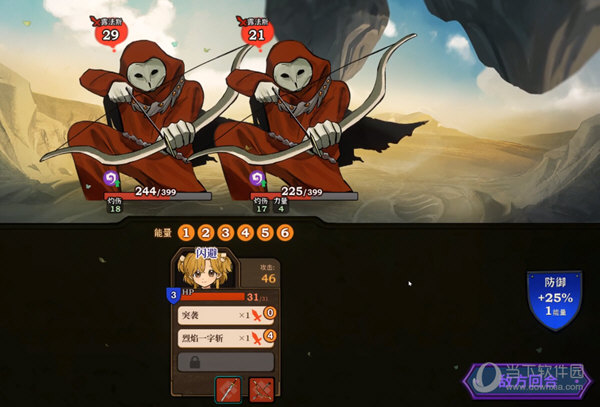Switch to the crossed swords stance icon
This screenshot has width=600, height=407.
(x=261, y=389)
